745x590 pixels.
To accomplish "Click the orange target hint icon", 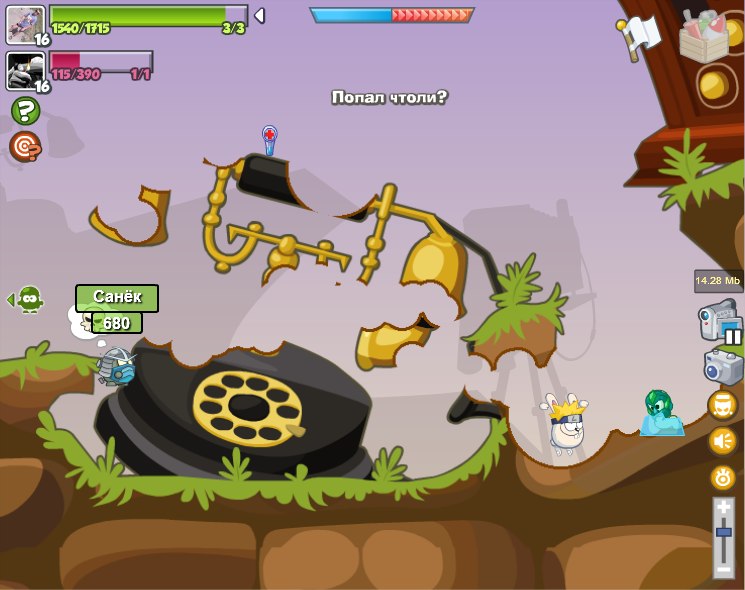I will tap(25, 147).
